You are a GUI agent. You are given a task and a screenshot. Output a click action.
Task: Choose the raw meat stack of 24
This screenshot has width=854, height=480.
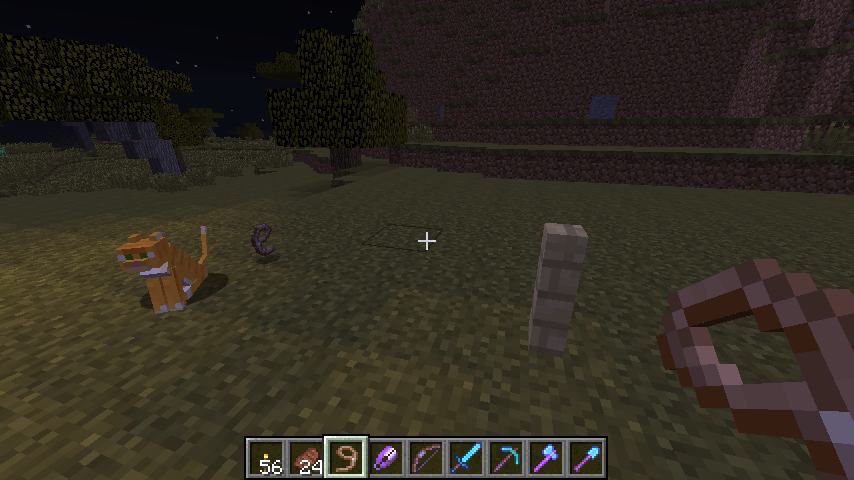coord(307,458)
